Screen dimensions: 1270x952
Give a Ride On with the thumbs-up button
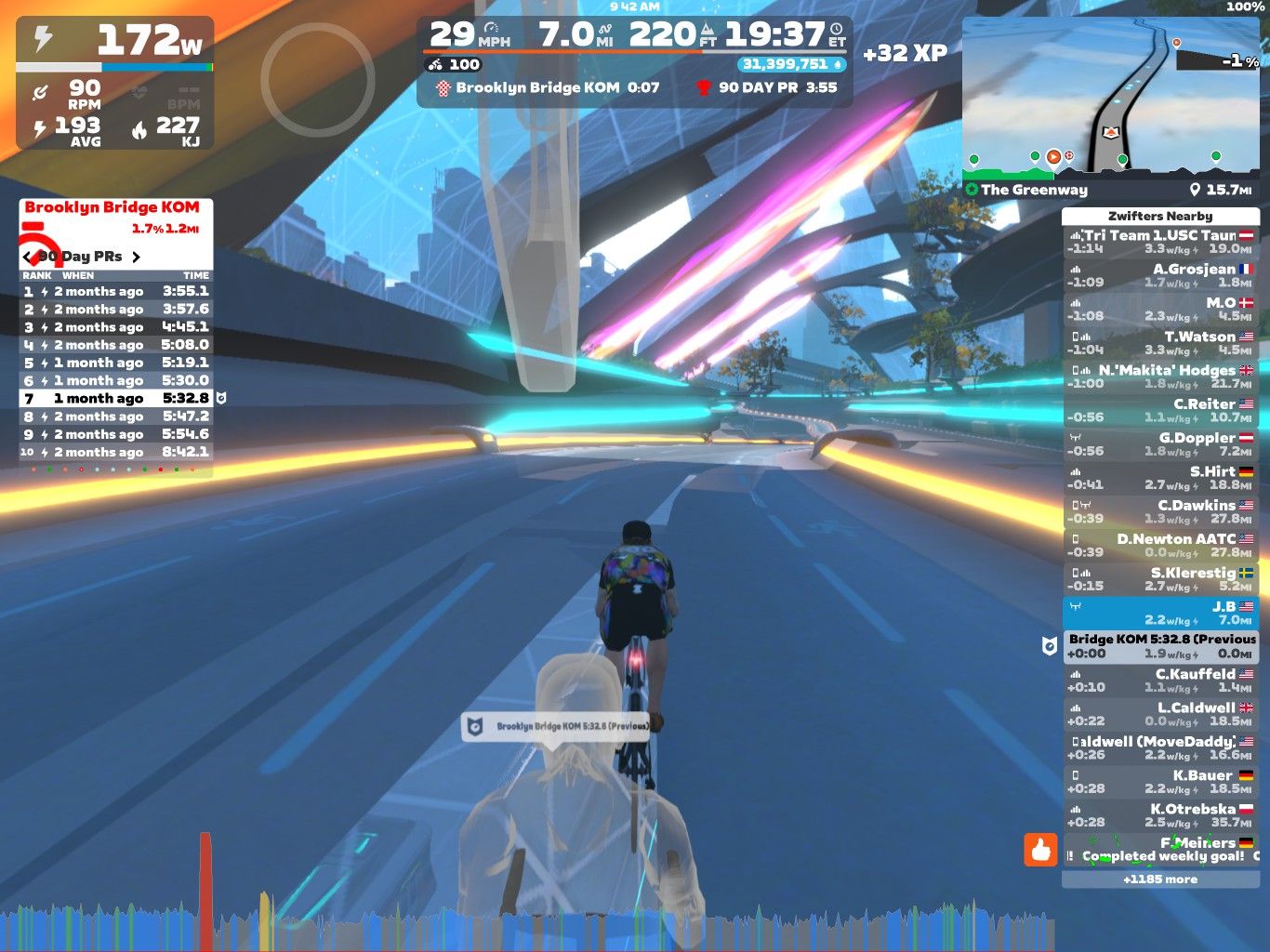[1040, 849]
